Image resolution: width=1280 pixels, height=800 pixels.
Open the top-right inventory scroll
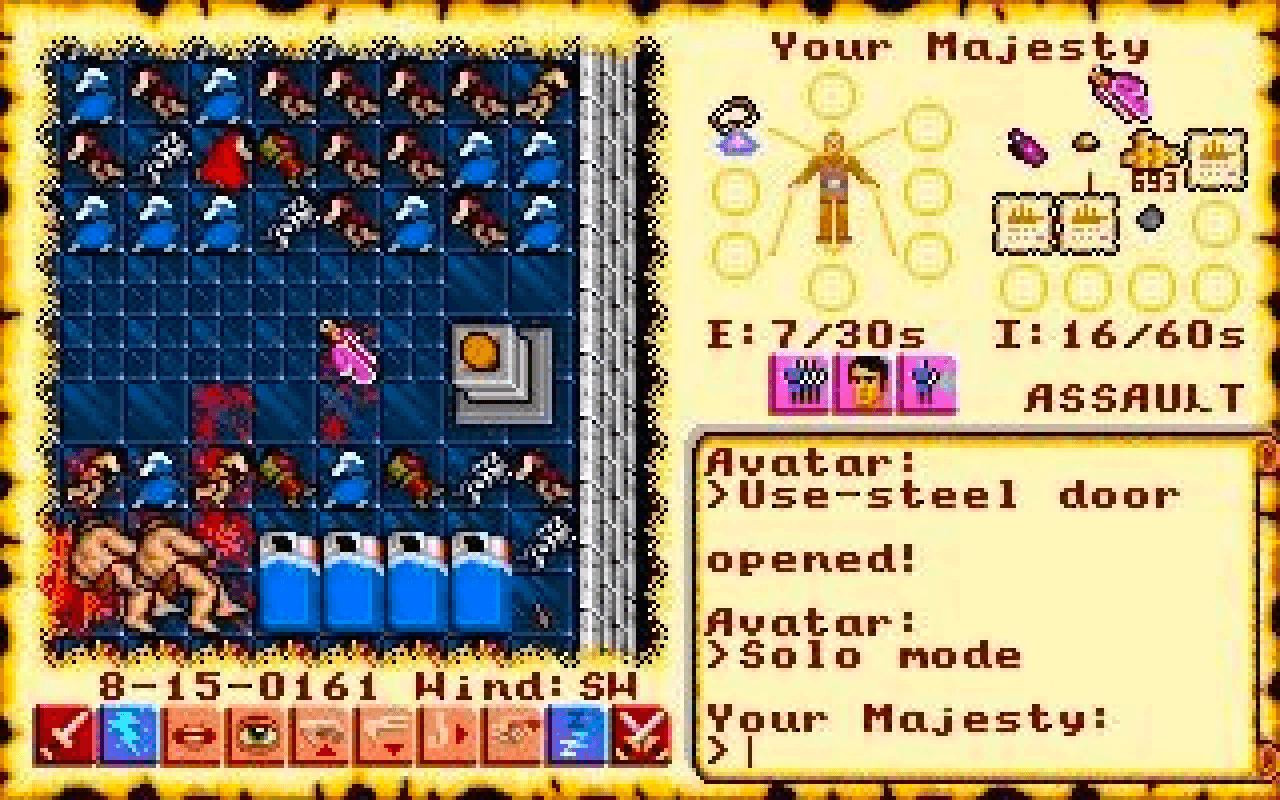(x=1215, y=160)
